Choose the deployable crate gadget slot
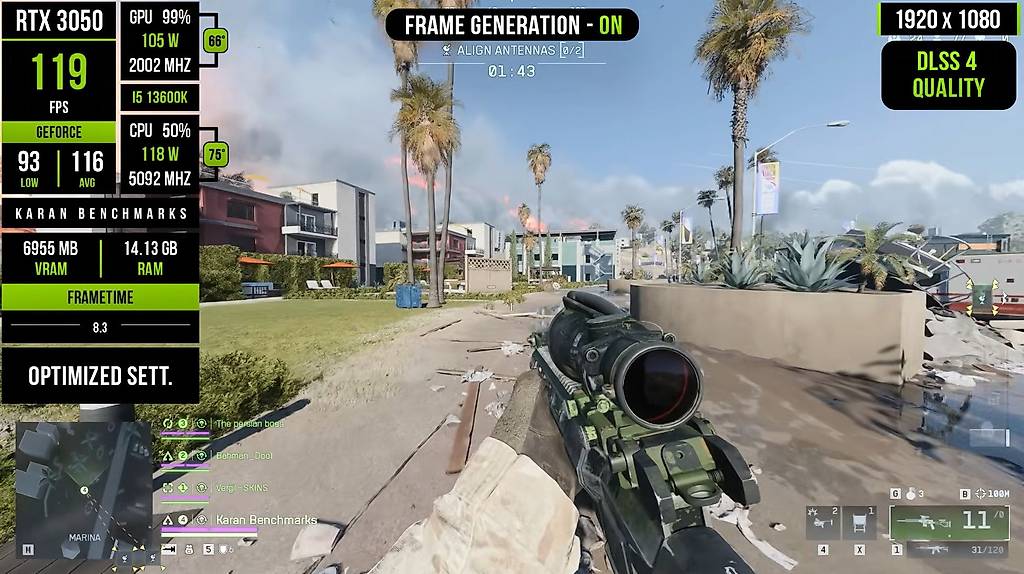The image size is (1024, 574). click(859, 521)
